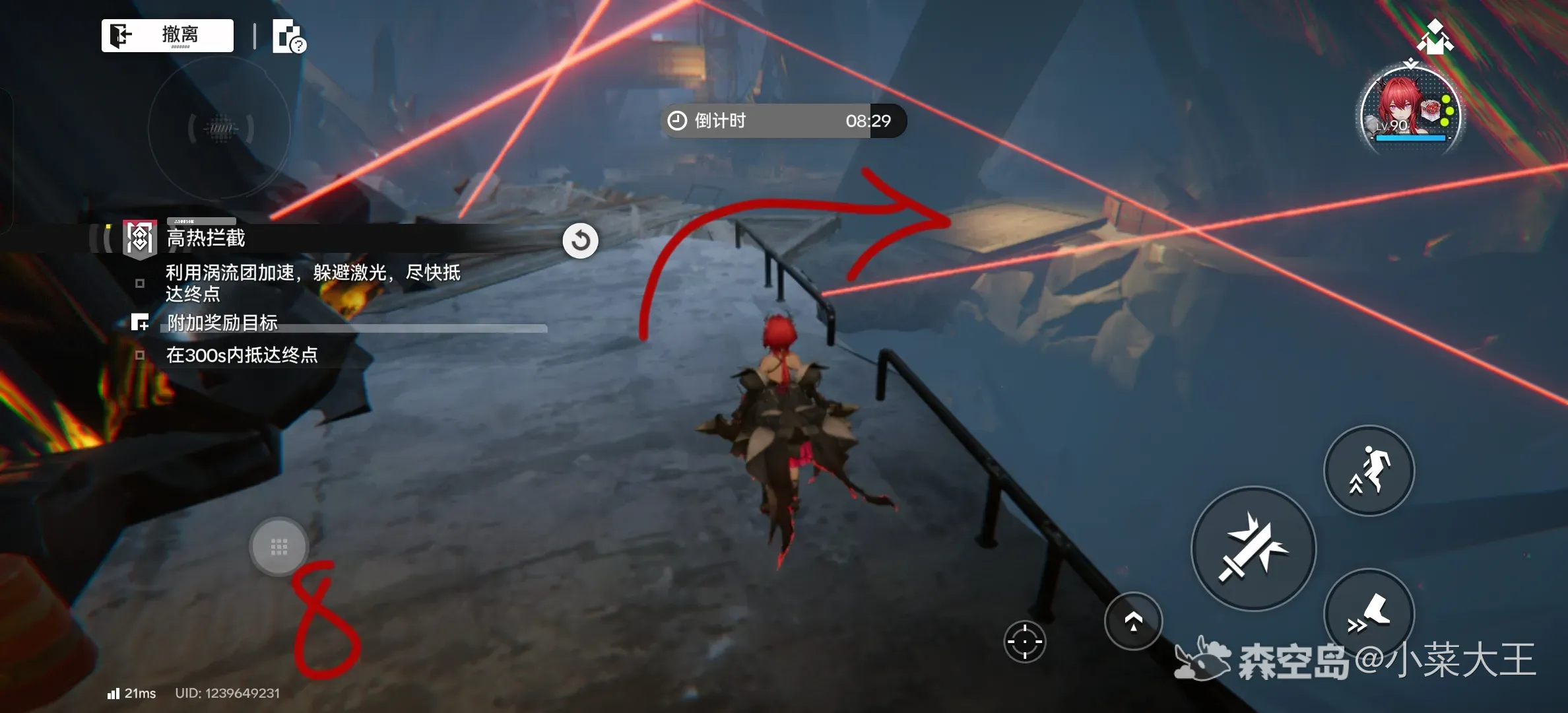Open the mission info help icon
The height and width of the screenshot is (713, 1568).
click(289, 36)
